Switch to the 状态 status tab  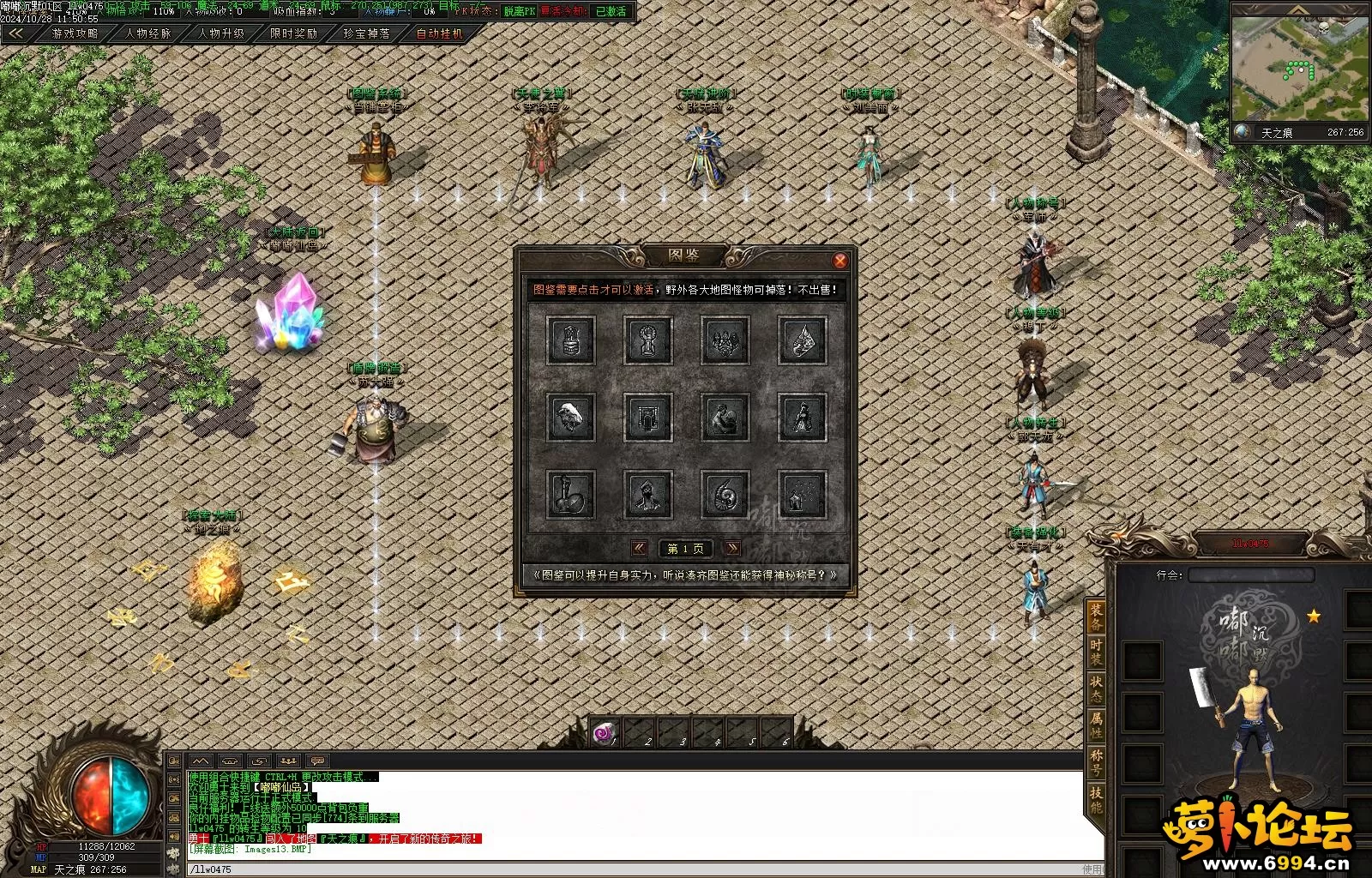[1096, 689]
